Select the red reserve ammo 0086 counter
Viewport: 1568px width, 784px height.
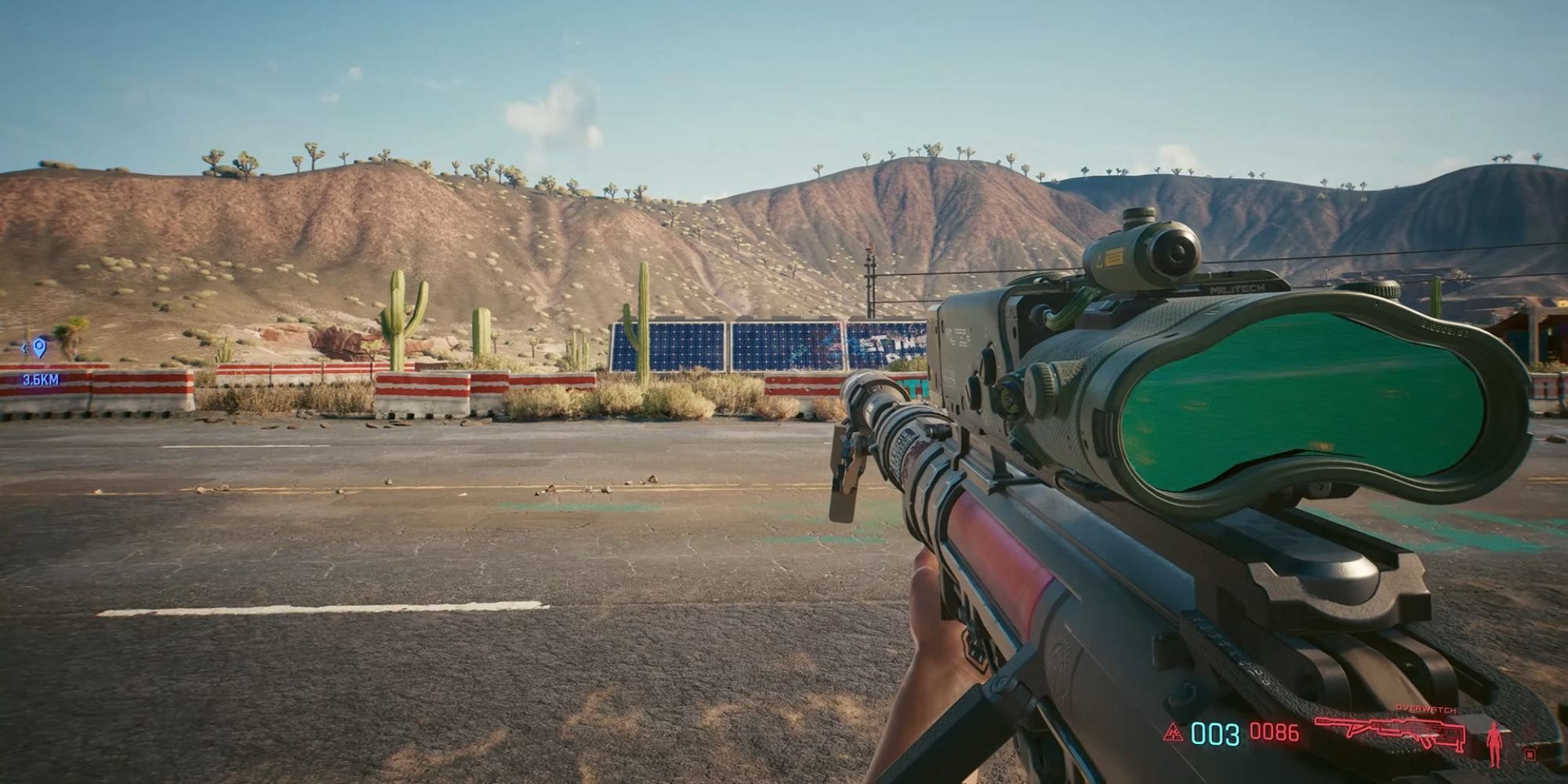[x=1274, y=732]
